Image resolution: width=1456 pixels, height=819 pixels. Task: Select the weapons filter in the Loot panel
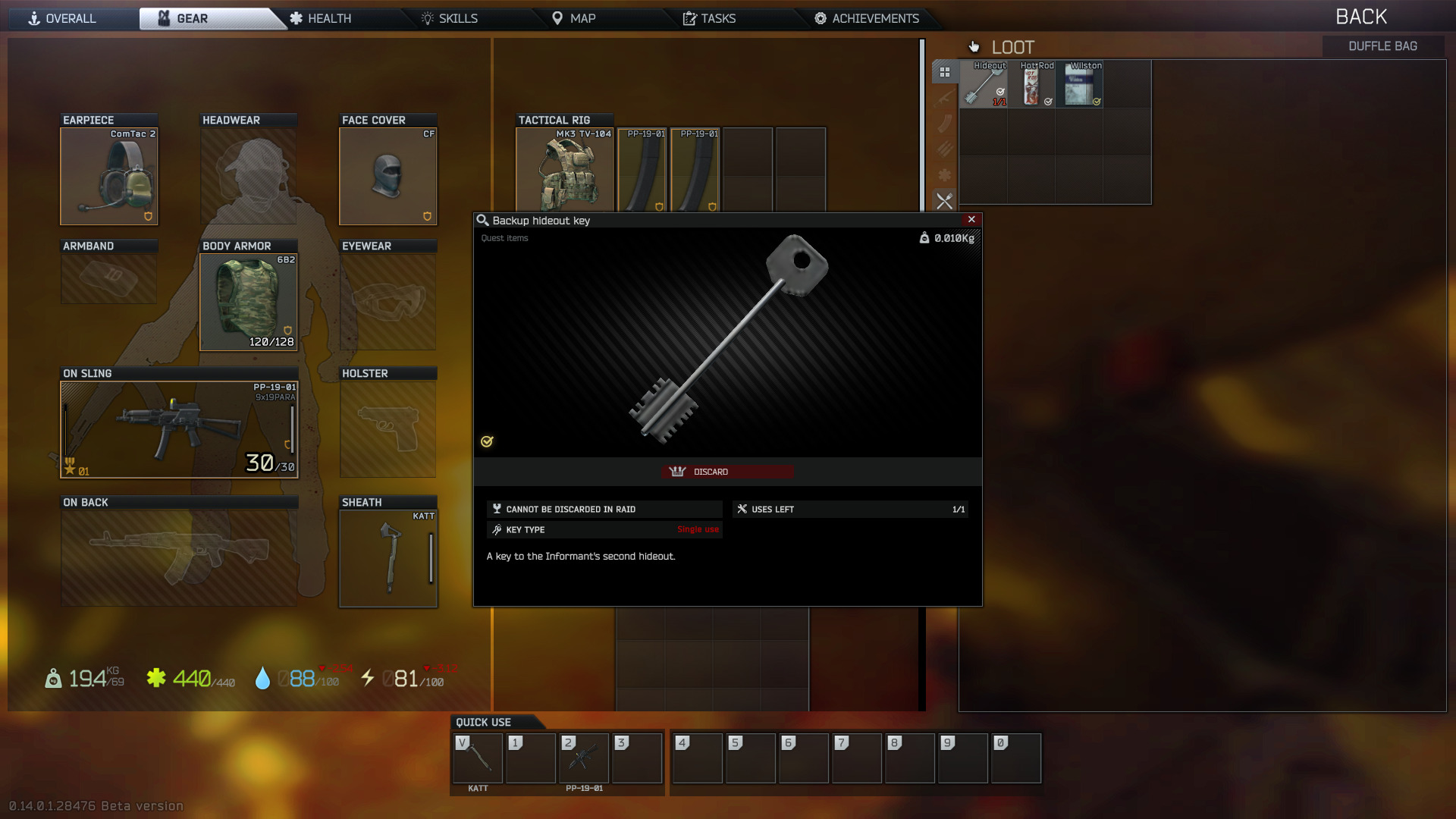(946, 98)
